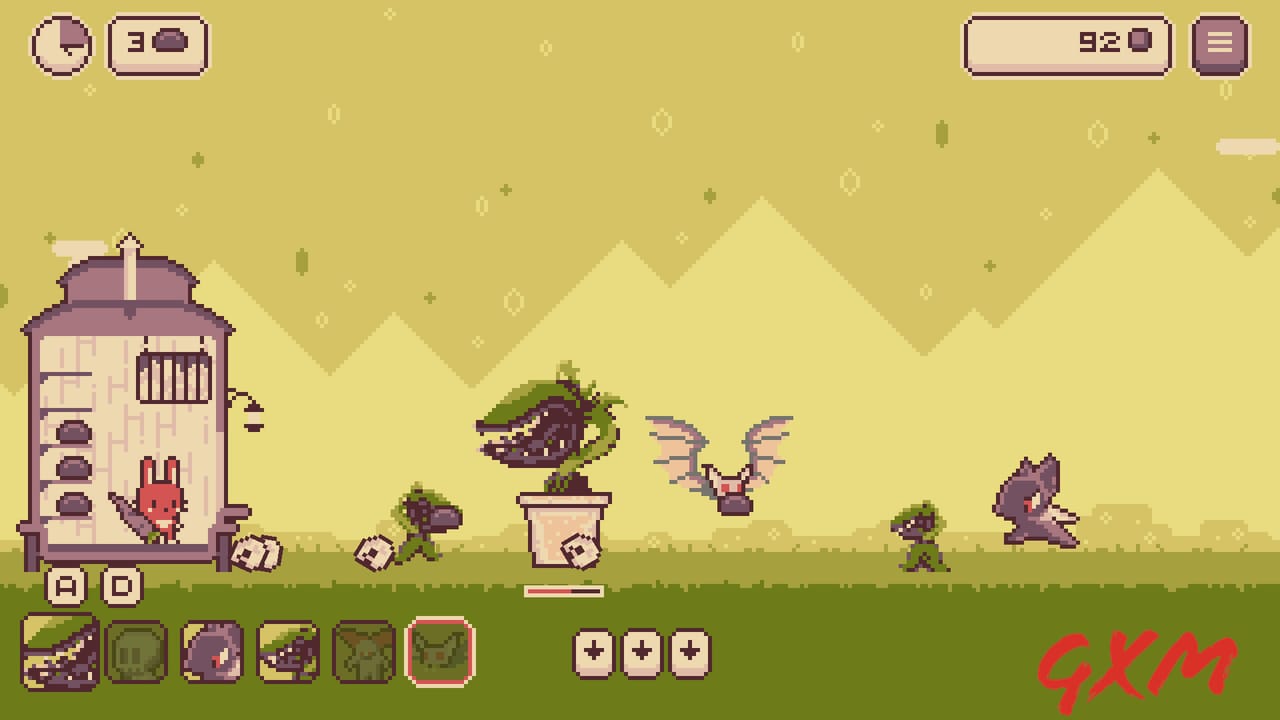This screenshot has height=720, width=1280.
Task: Select the green skull unit icon
Action: click(x=137, y=652)
